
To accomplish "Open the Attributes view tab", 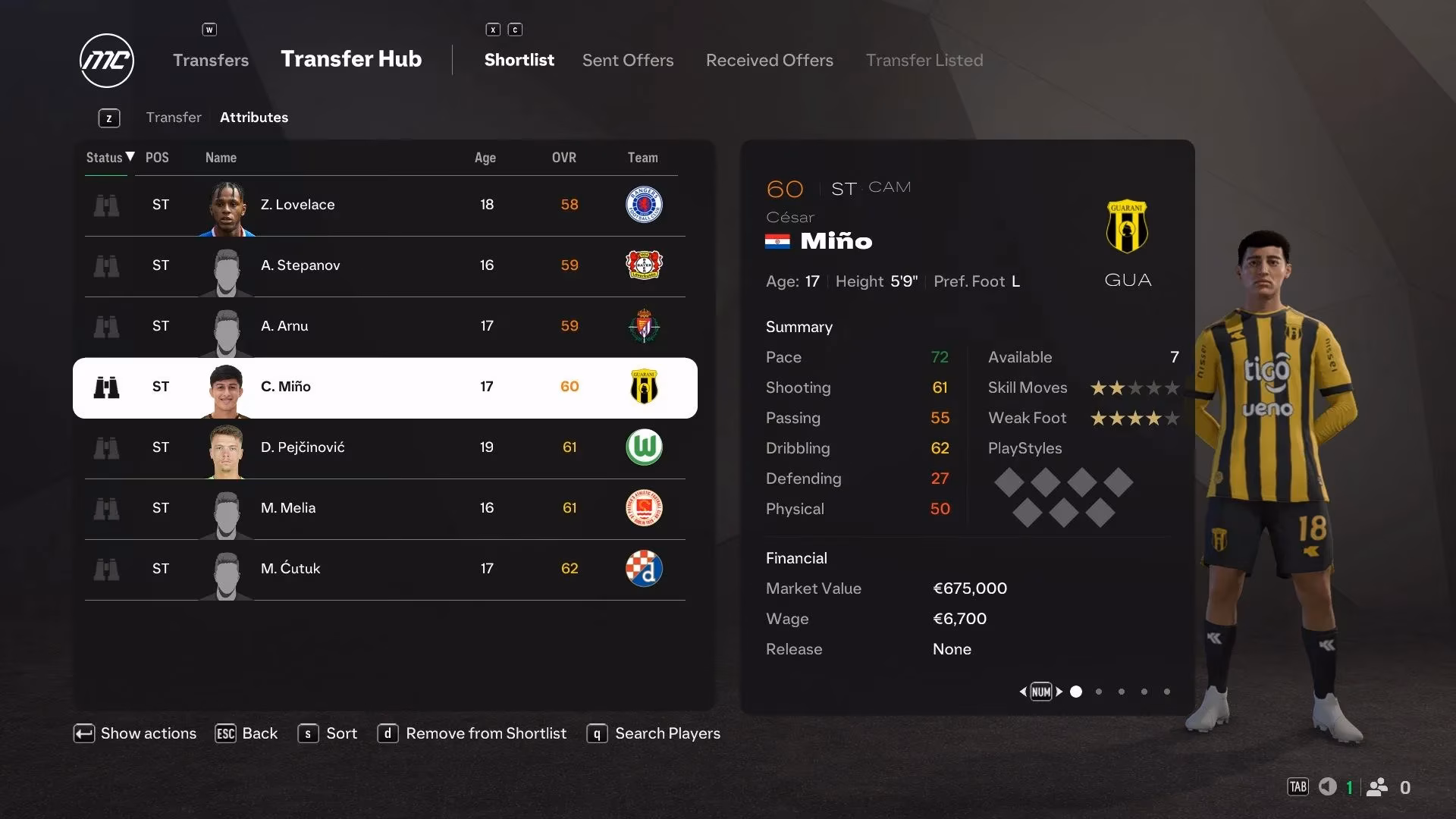I will [x=253, y=117].
